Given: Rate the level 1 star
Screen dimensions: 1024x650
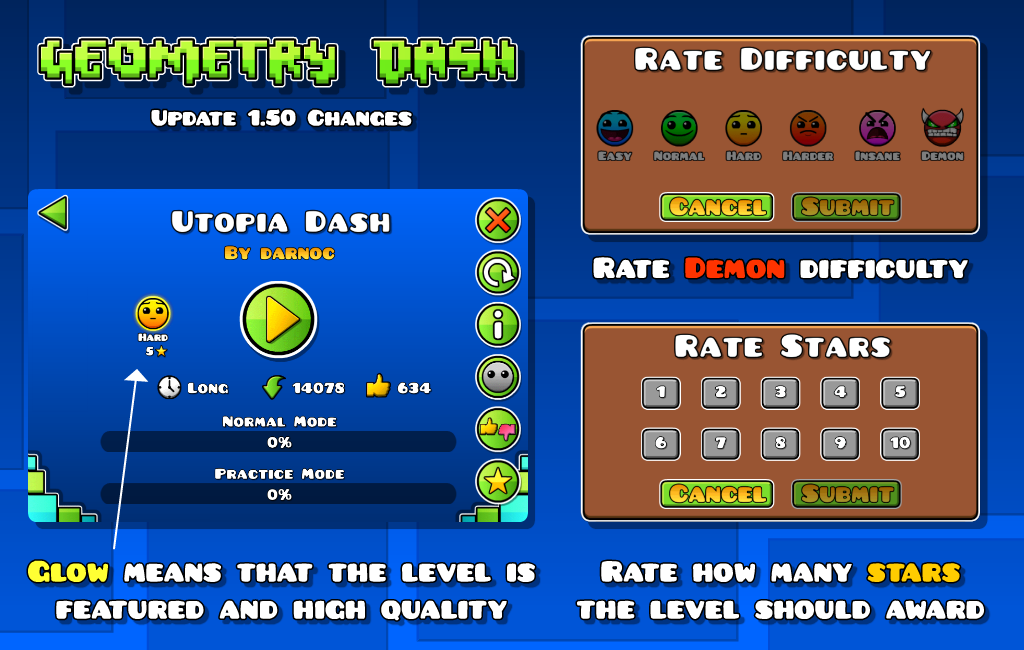Looking at the screenshot, I should coord(660,393).
